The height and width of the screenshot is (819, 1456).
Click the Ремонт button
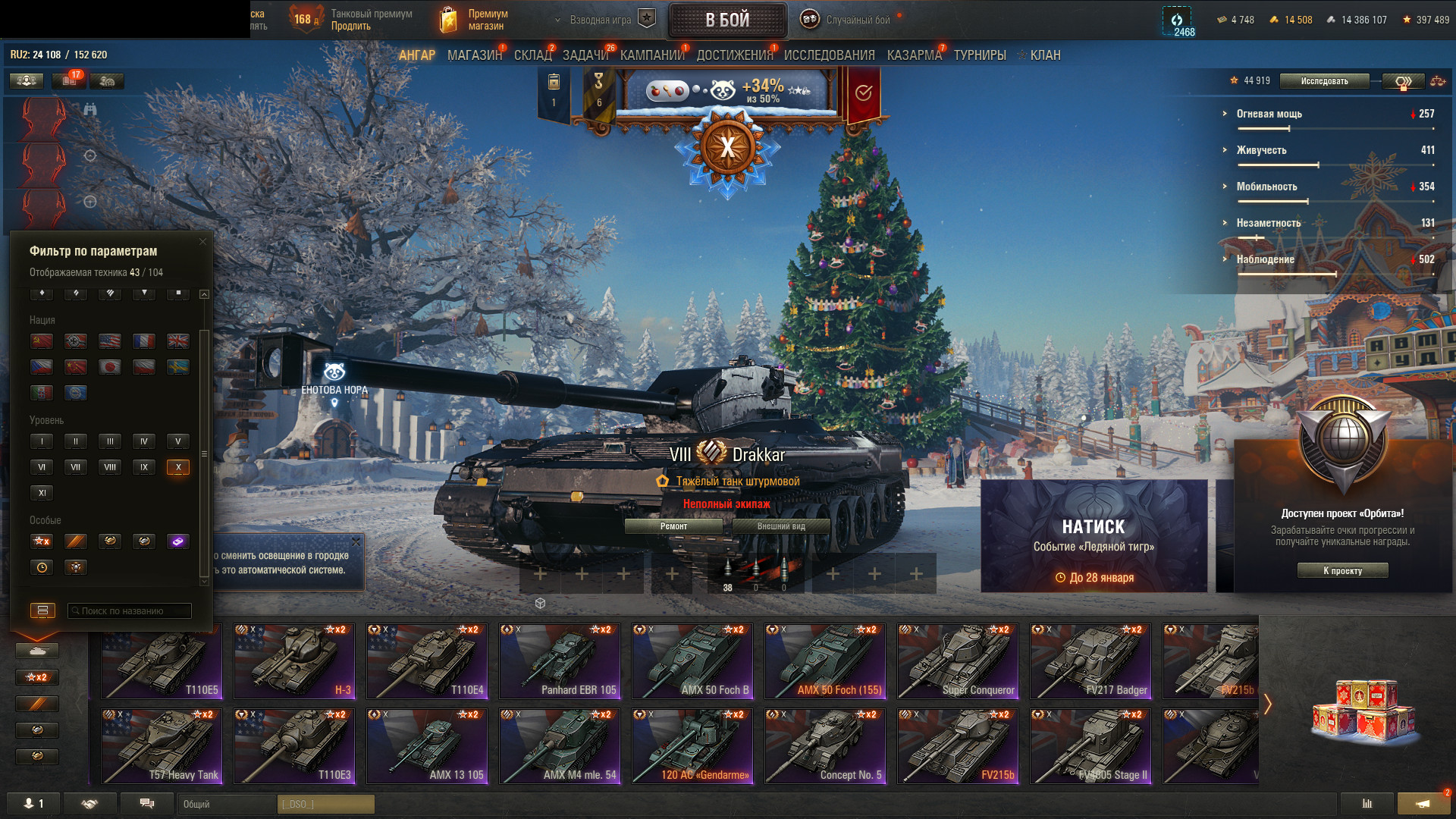click(673, 526)
